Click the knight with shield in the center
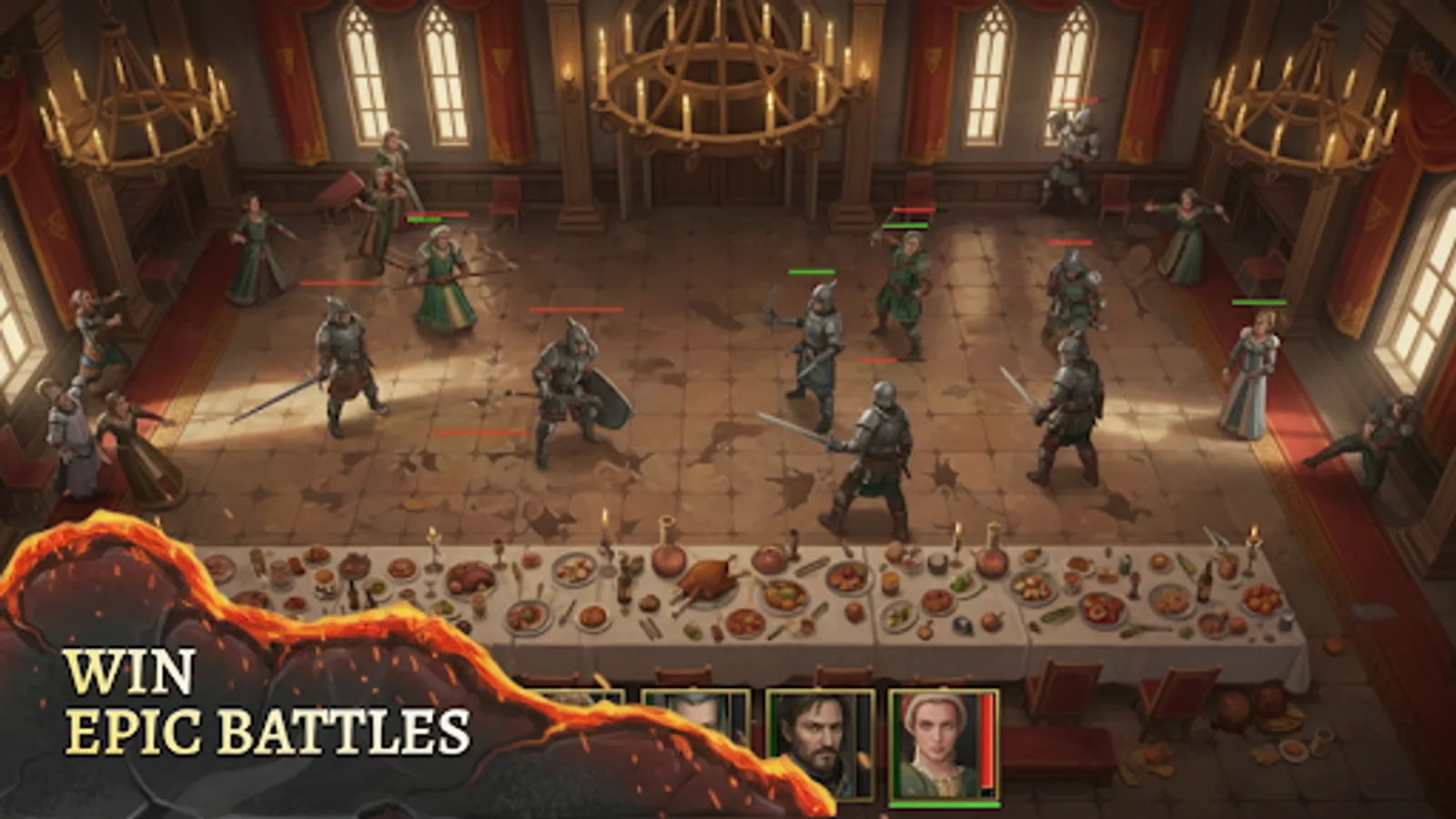The width and height of the screenshot is (1456, 819). pyautogui.click(x=573, y=391)
